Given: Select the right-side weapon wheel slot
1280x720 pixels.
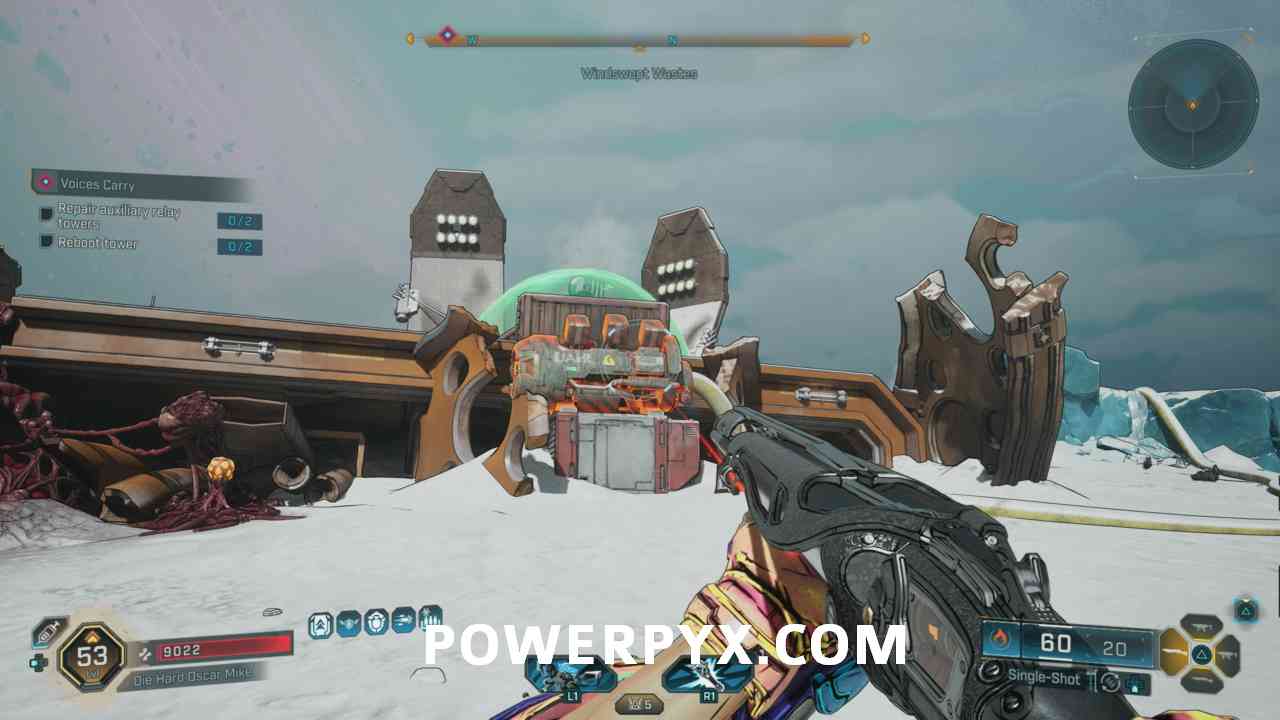Looking at the screenshot, I should (x=1228, y=655).
